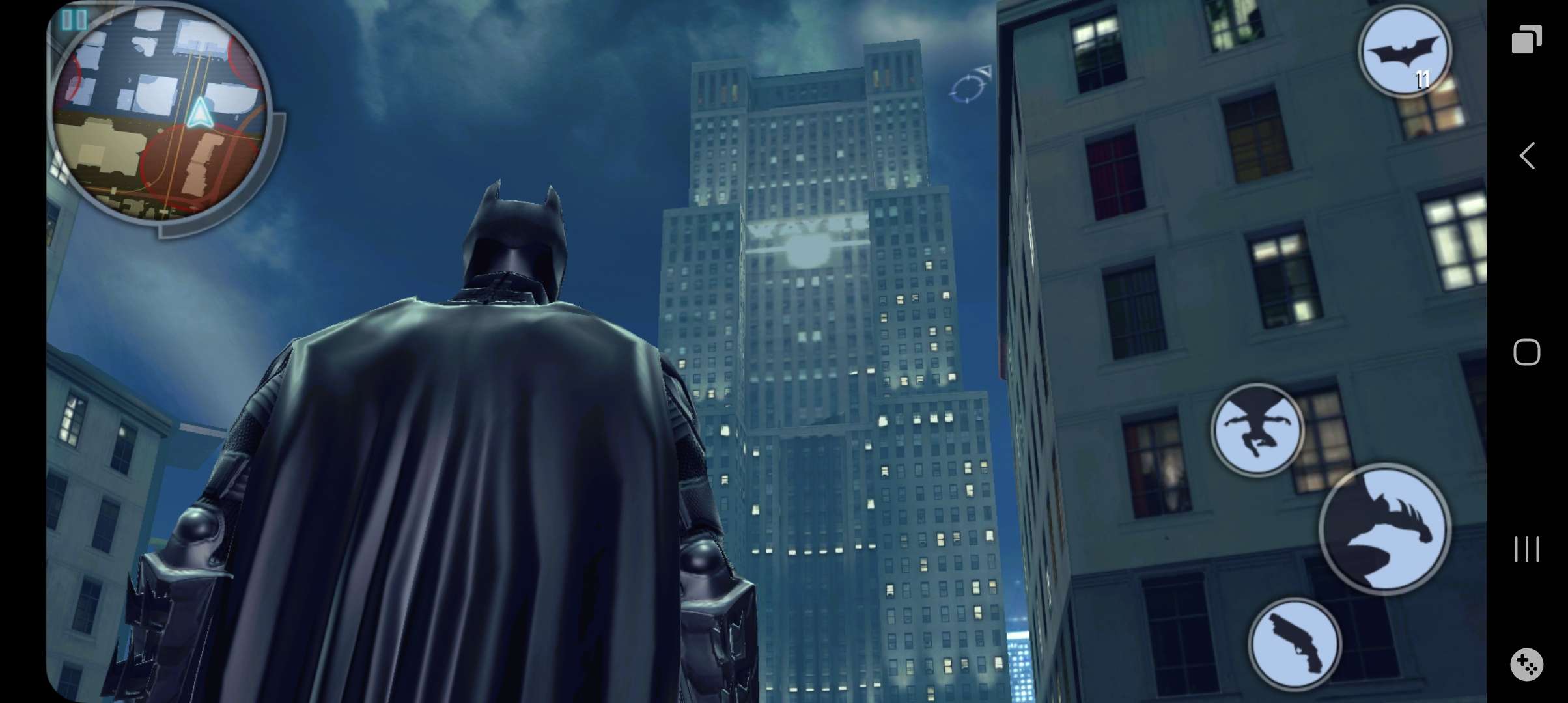Image resolution: width=1568 pixels, height=703 pixels.
Task: Expand the hidden navigation handle marked III
Action: coord(1527,550)
